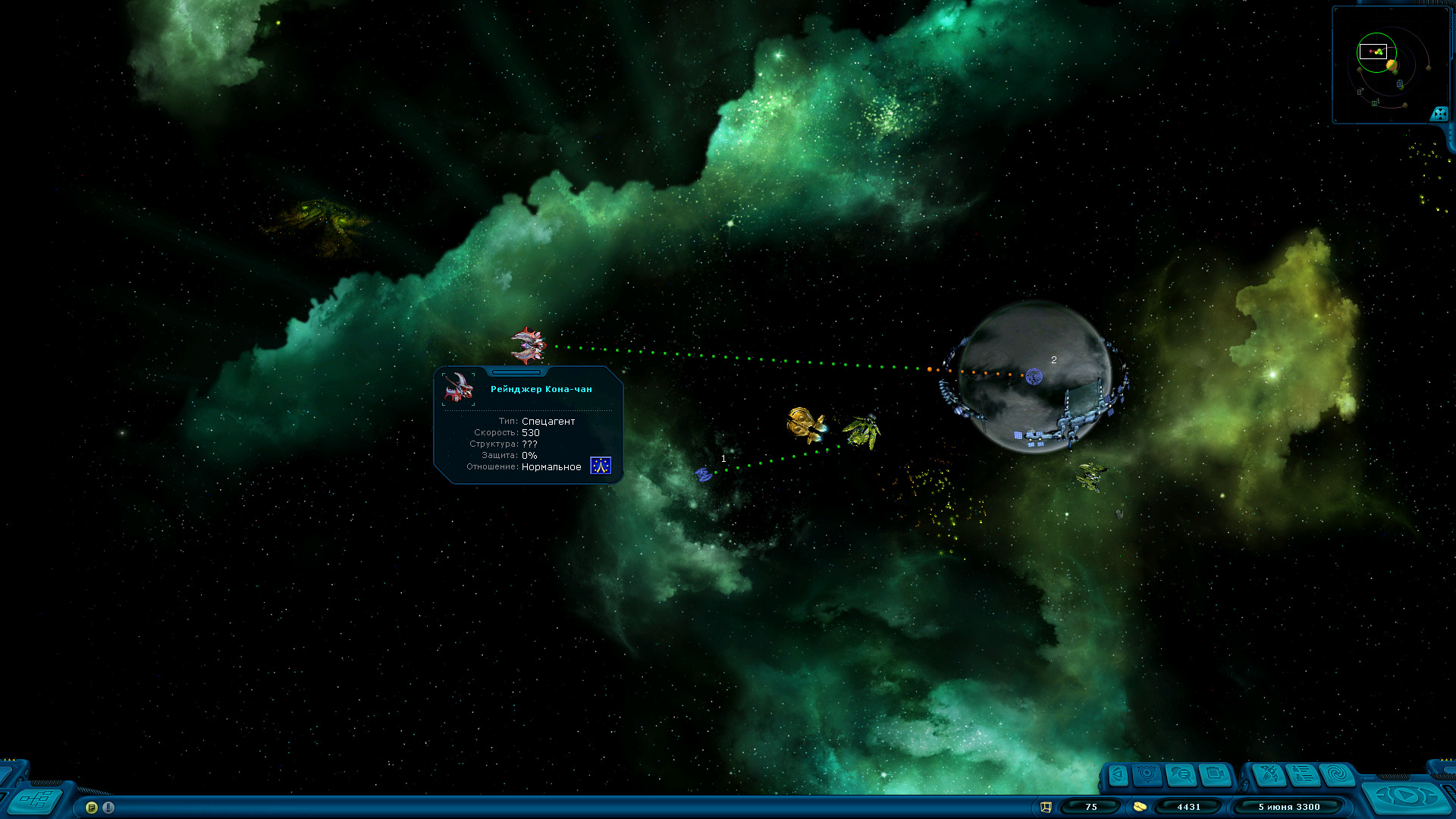Image resolution: width=1456 pixels, height=819 pixels.
Task: Click the end-turn play button
Action: [x=1405, y=796]
